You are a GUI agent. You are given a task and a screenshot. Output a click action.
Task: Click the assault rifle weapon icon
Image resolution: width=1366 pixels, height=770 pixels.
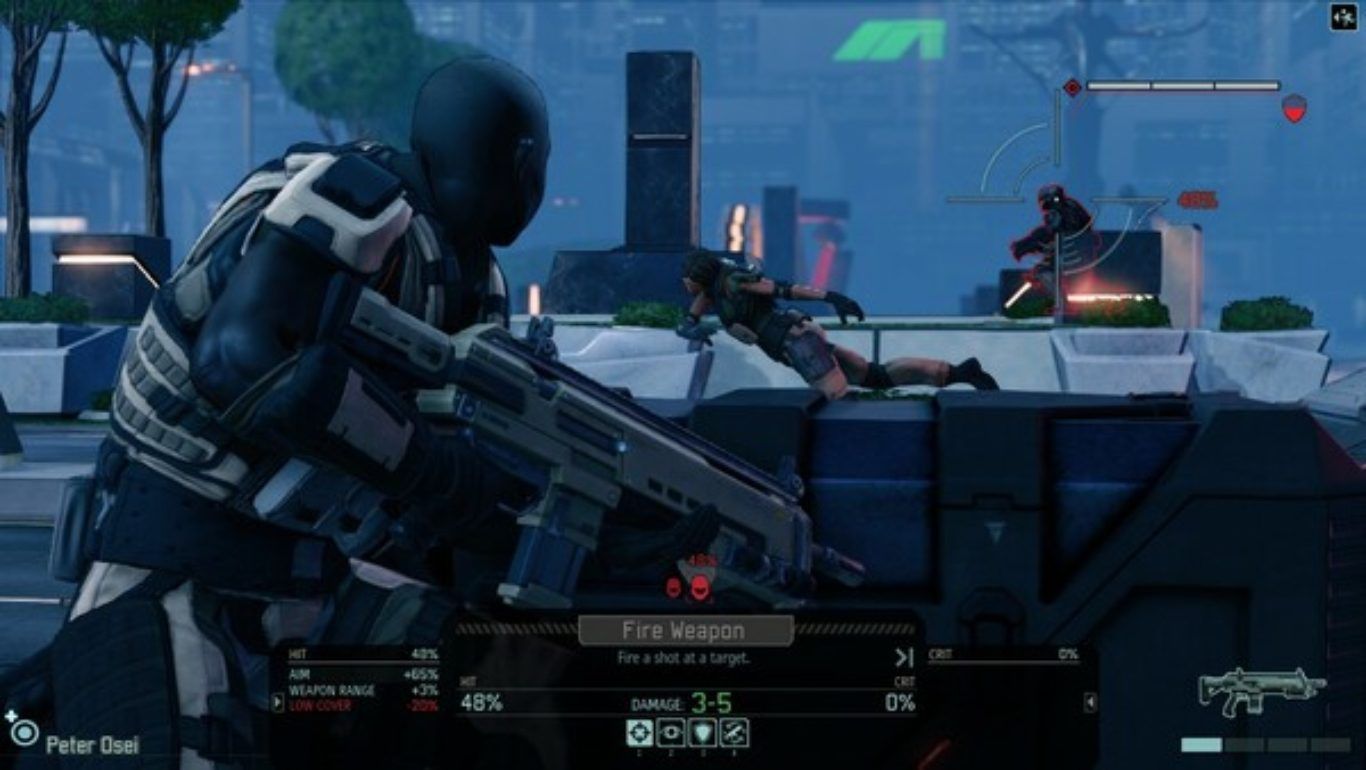coord(1262,692)
